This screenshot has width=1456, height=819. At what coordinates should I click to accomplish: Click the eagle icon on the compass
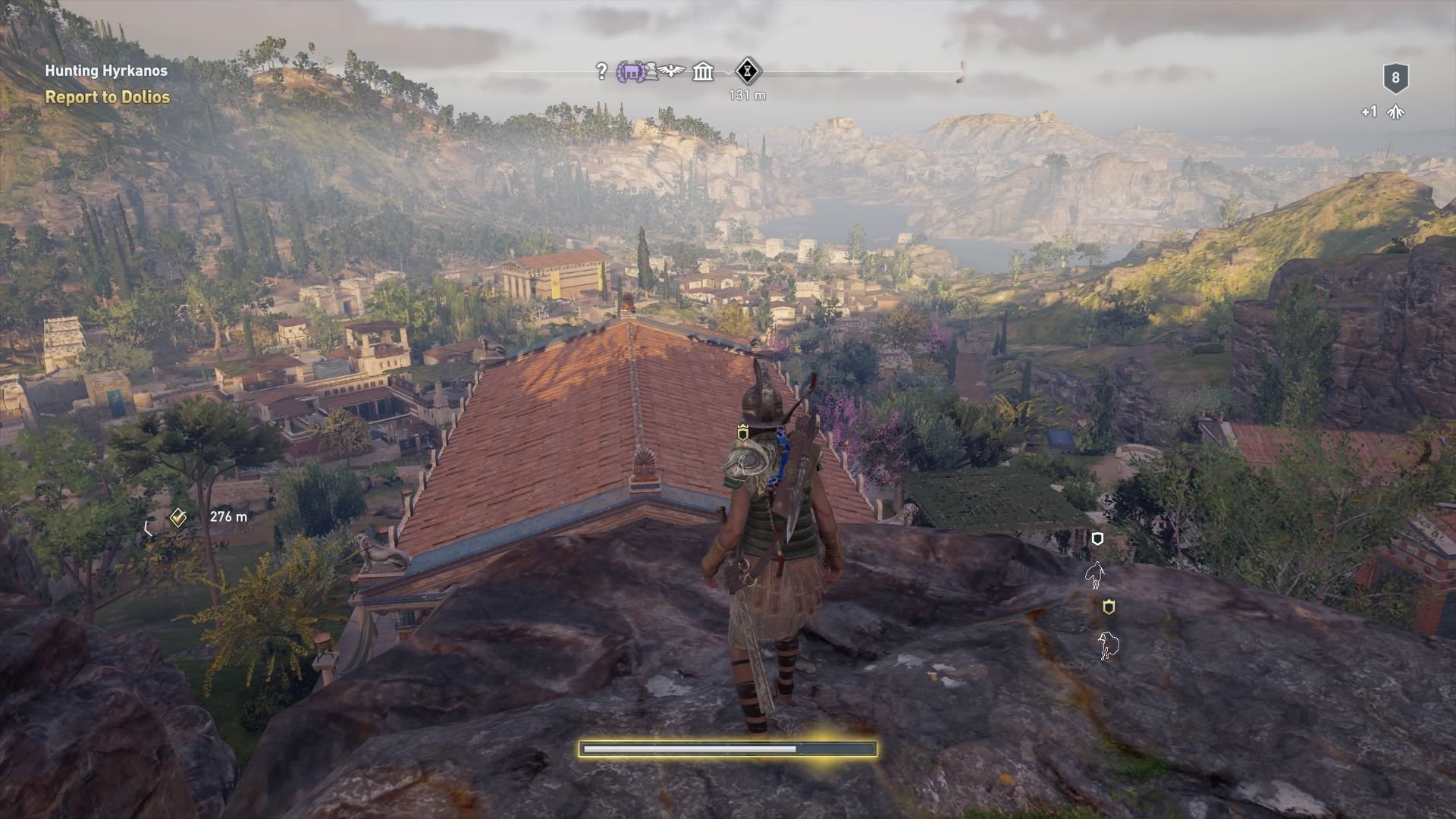point(672,70)
